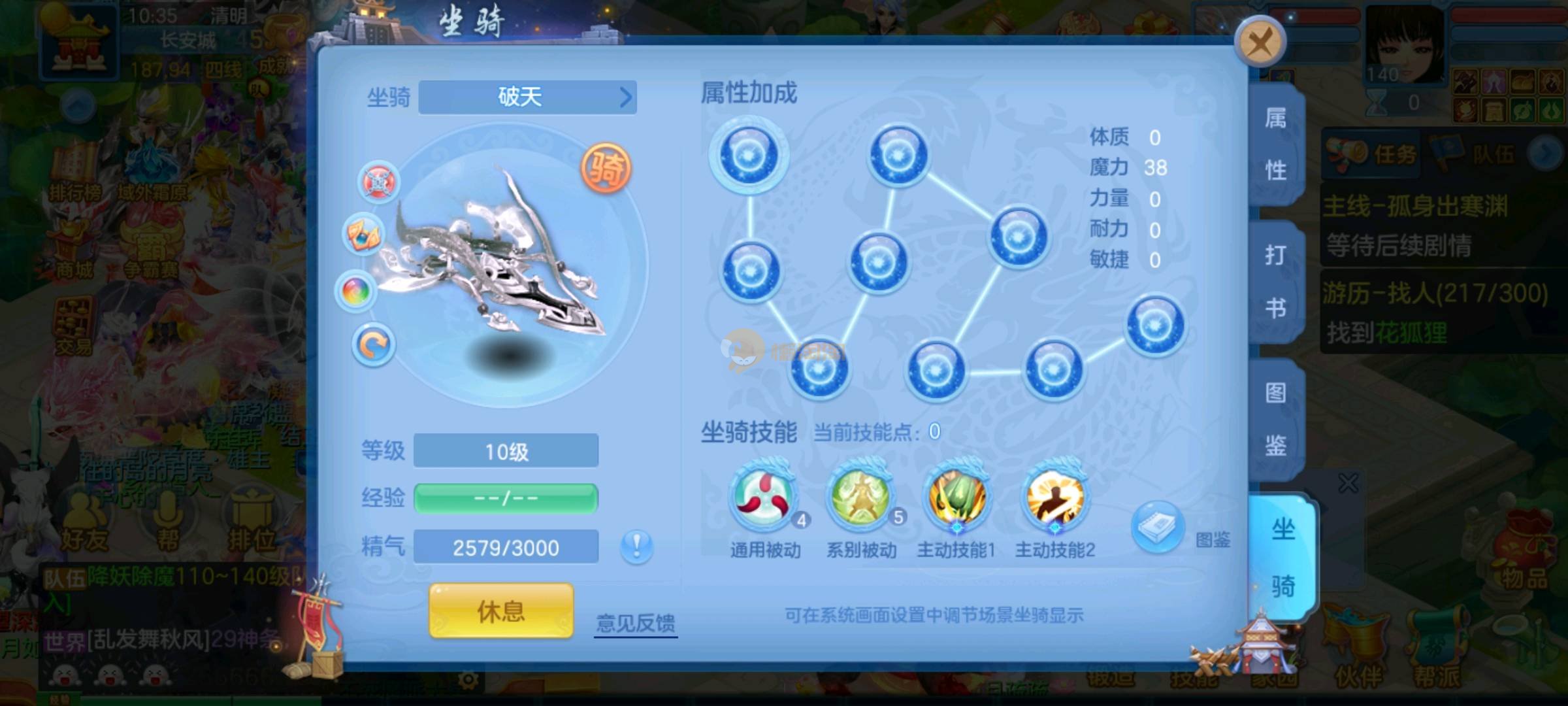The height and width of the screenshot is (706, 1568).
Task: Tap the orange 骑 ride button
Action: (606, 169)
